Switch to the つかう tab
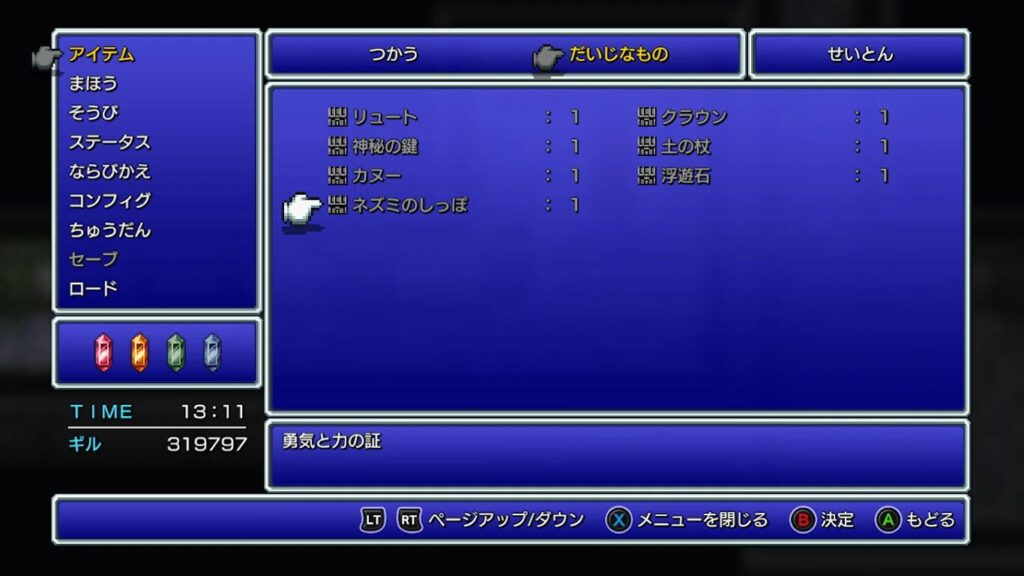 (394, 55)
